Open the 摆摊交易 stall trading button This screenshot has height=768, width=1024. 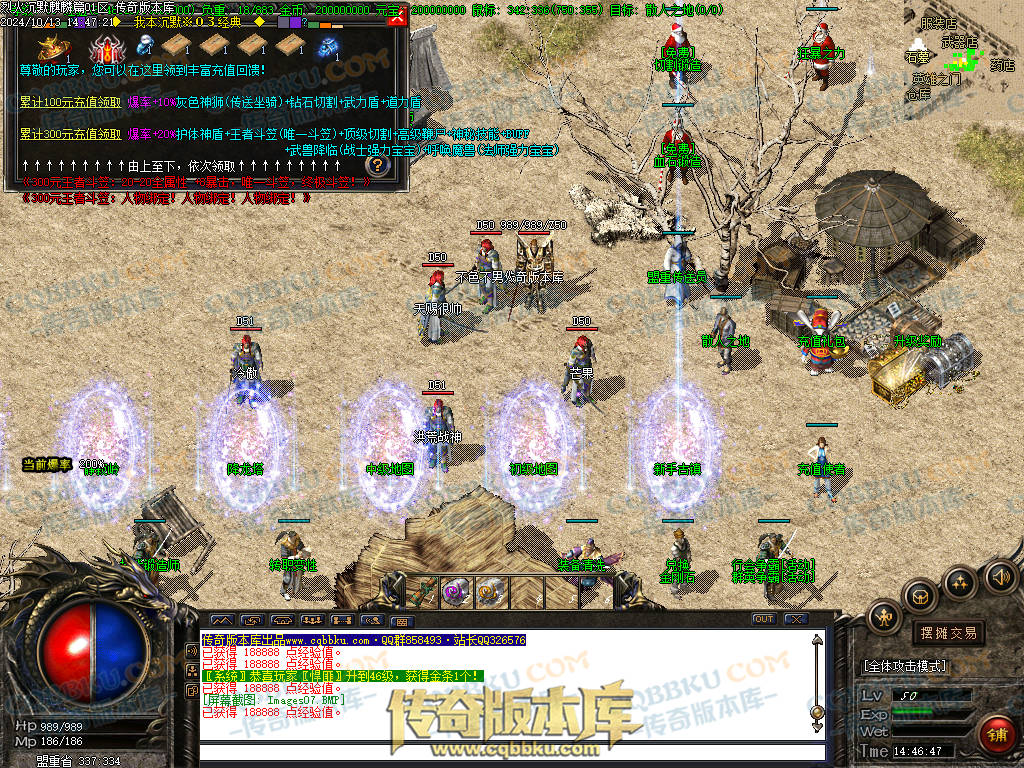(x=946, y=633)
